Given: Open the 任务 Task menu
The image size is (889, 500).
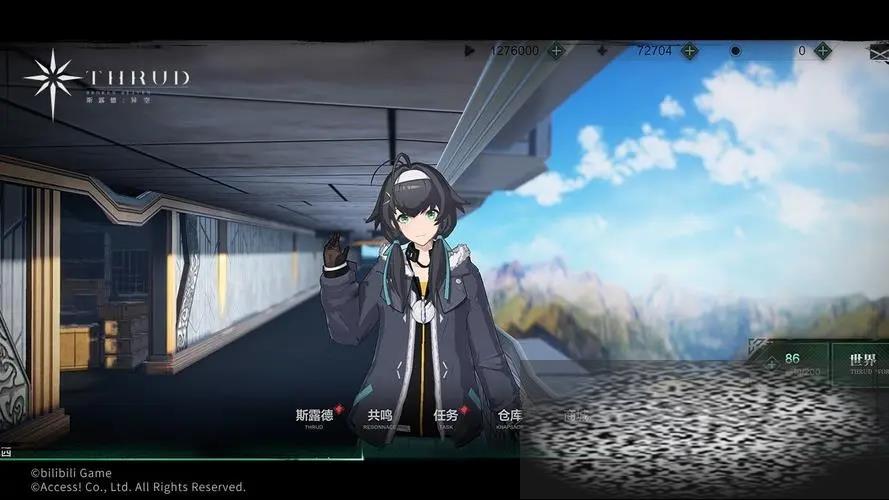Looking at the screenshot, I should [x=446, y=416].
